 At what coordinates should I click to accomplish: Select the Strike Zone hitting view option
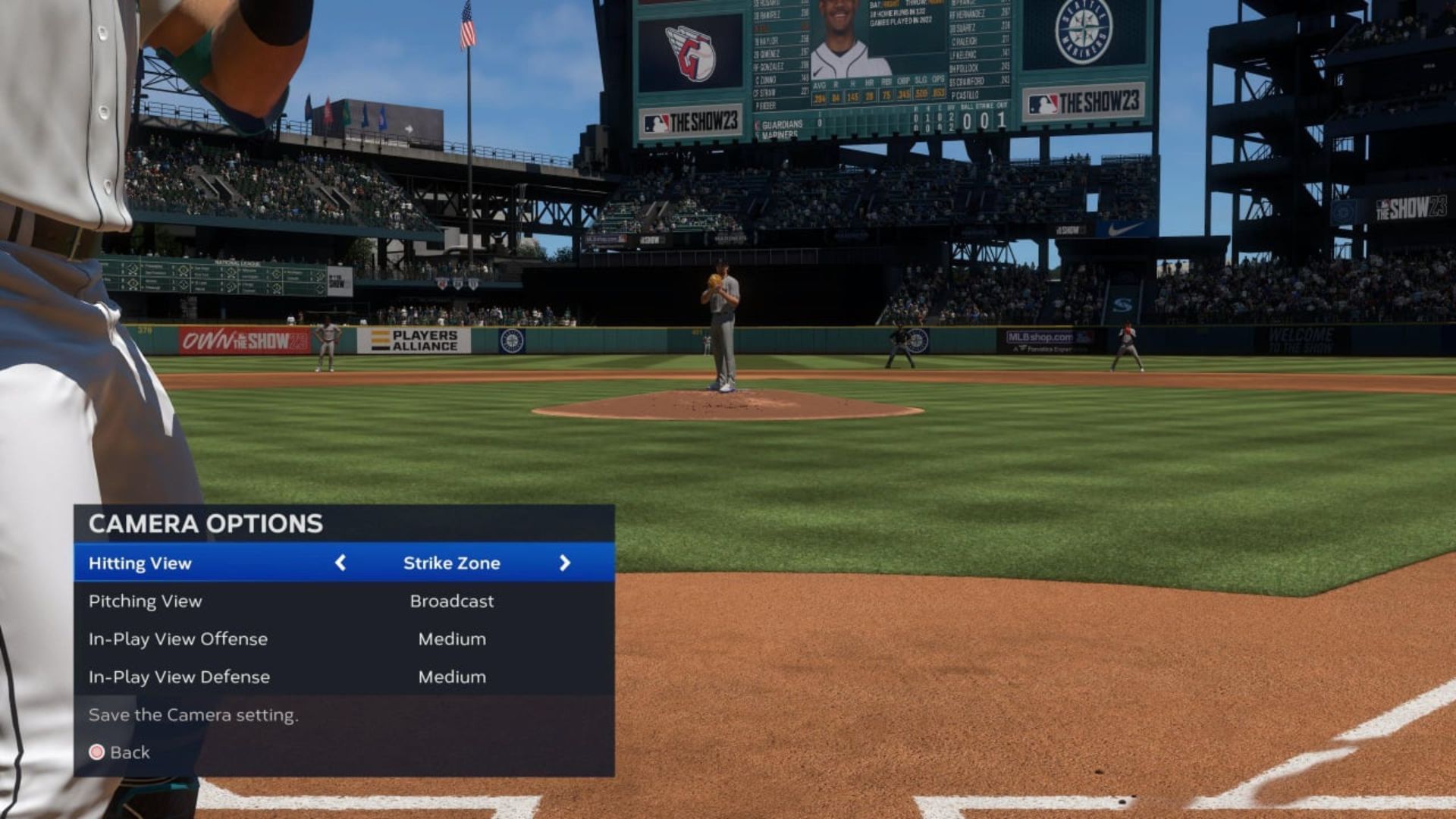pos(451,563)
